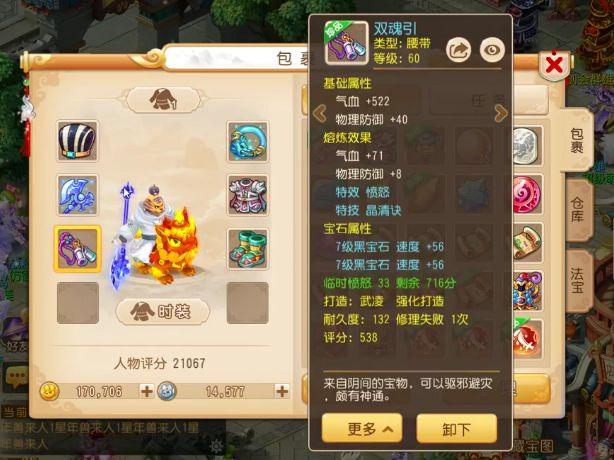This screenshot has width=614, height=460.
Task: Select the blue dragon ring slot
Action: click(247, 142)
